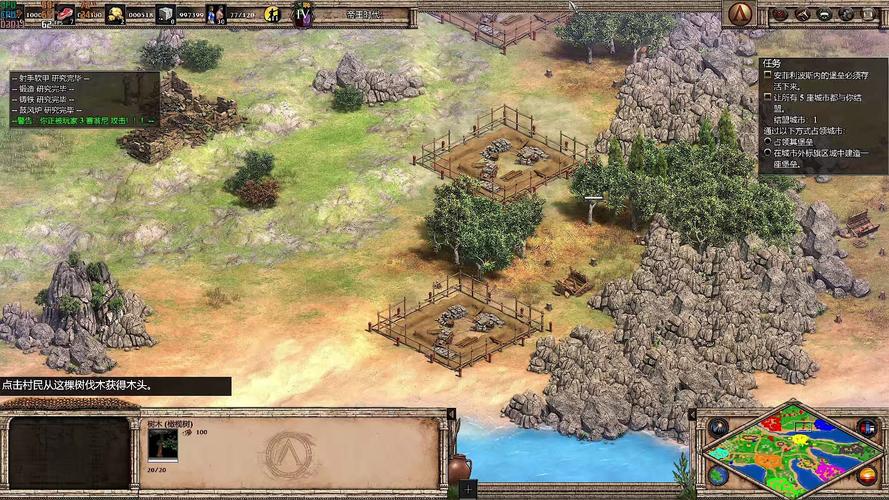The width and height of the screenshot is (889, 500).
Task: Click the population icon in the resource bar
Action: [216, 14]
